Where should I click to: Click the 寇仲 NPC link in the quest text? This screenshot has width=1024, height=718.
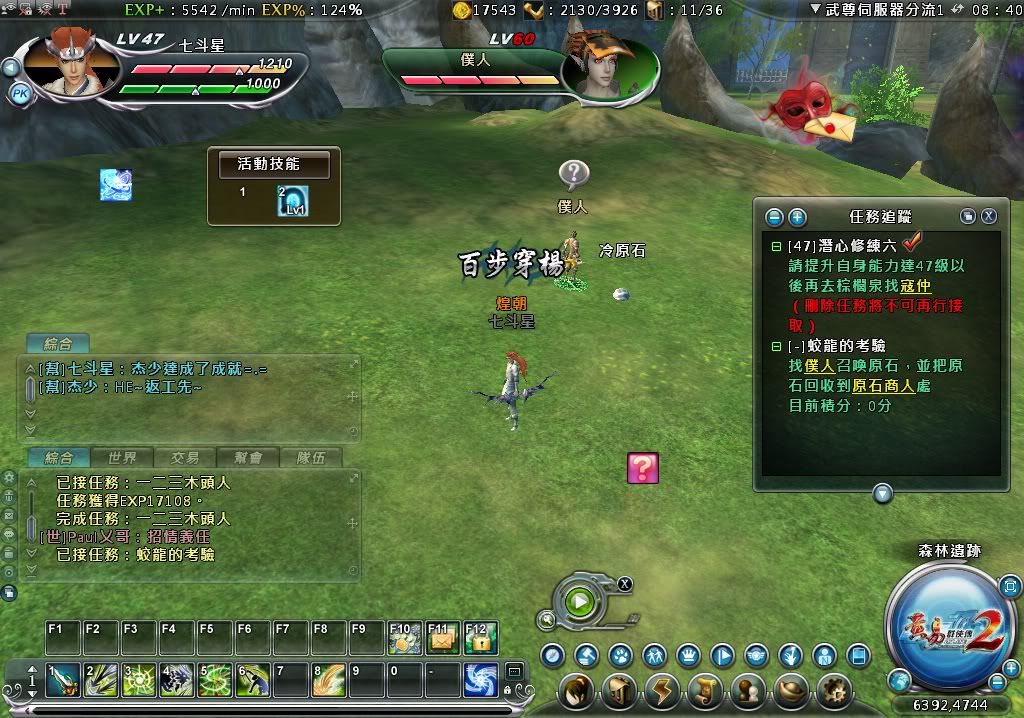(915, 286)
